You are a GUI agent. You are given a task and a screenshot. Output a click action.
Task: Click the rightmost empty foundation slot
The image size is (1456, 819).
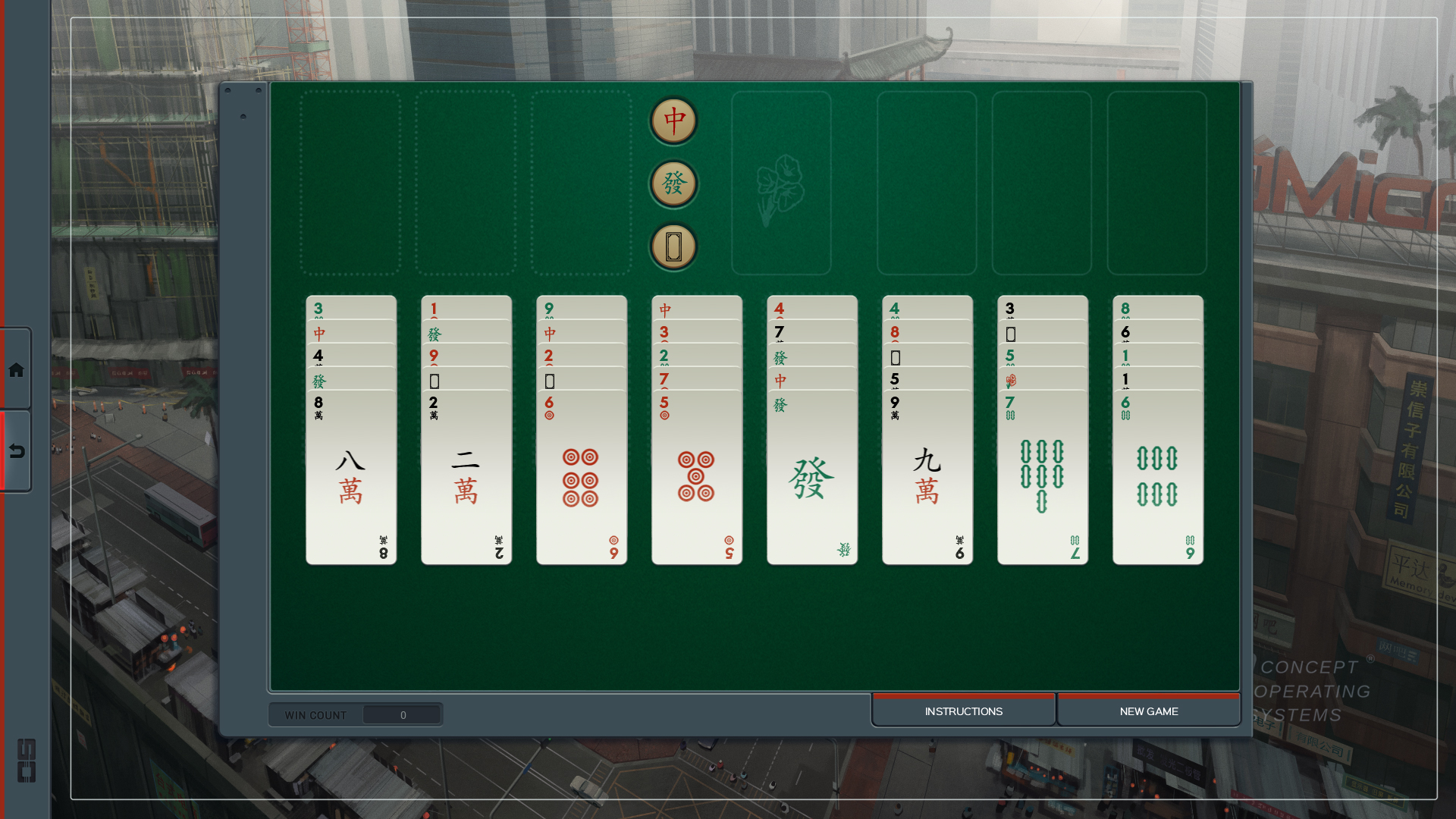pyautogui.click(x=1158, y=182)
